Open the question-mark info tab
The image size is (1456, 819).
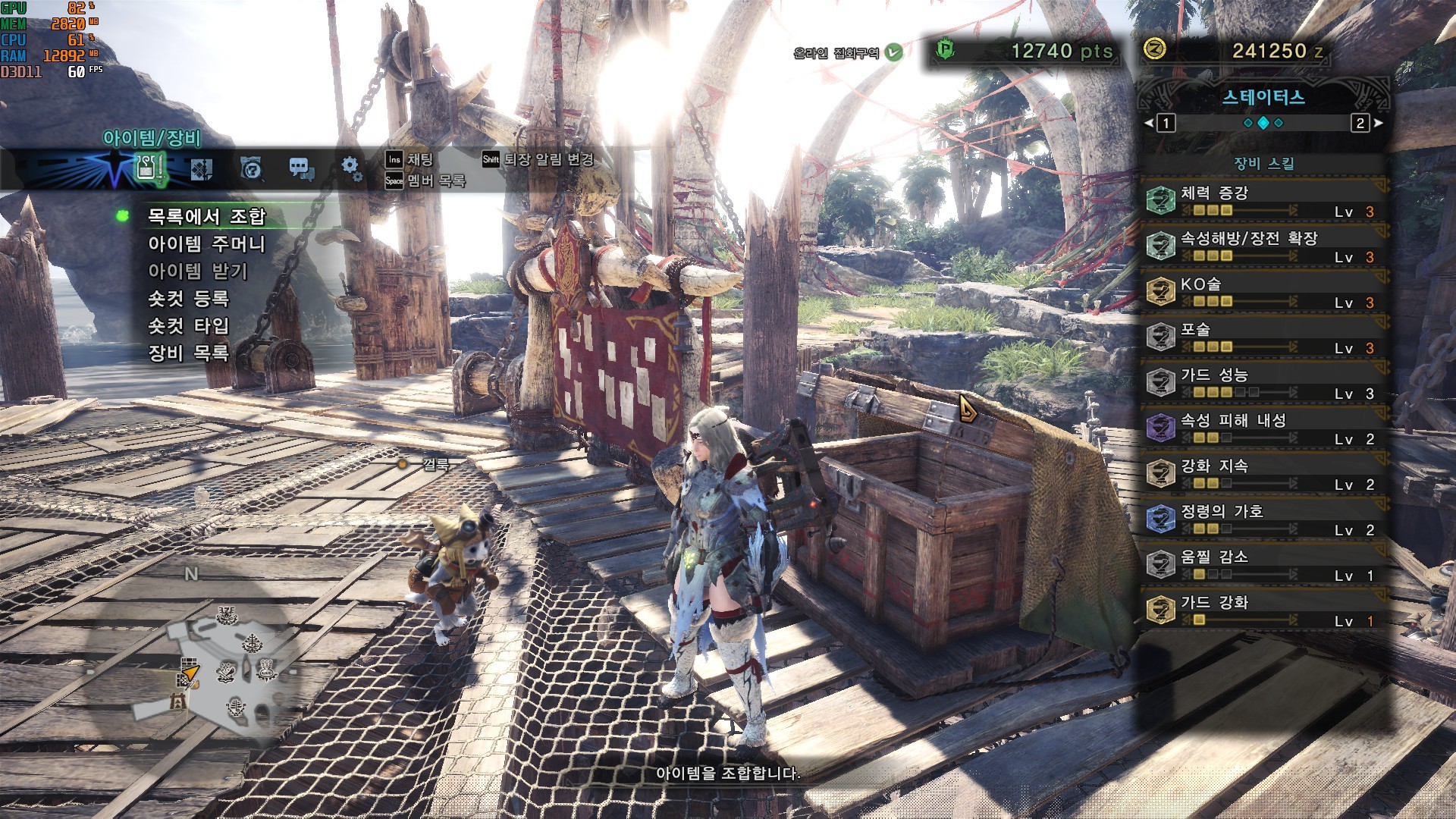pyautogui.click(x=251, y=168)
